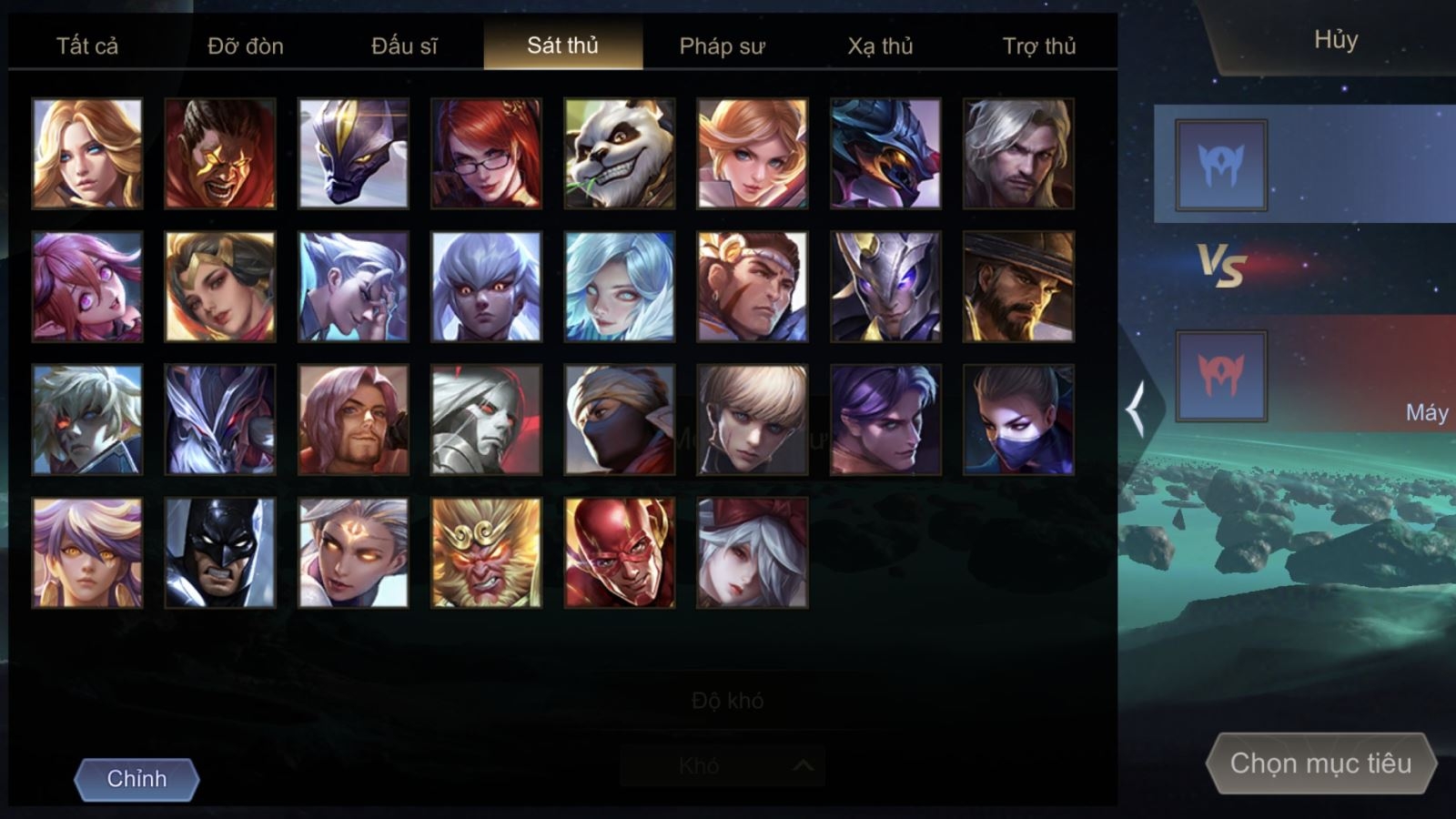Select the Pháp sư tab

(722, 45)
